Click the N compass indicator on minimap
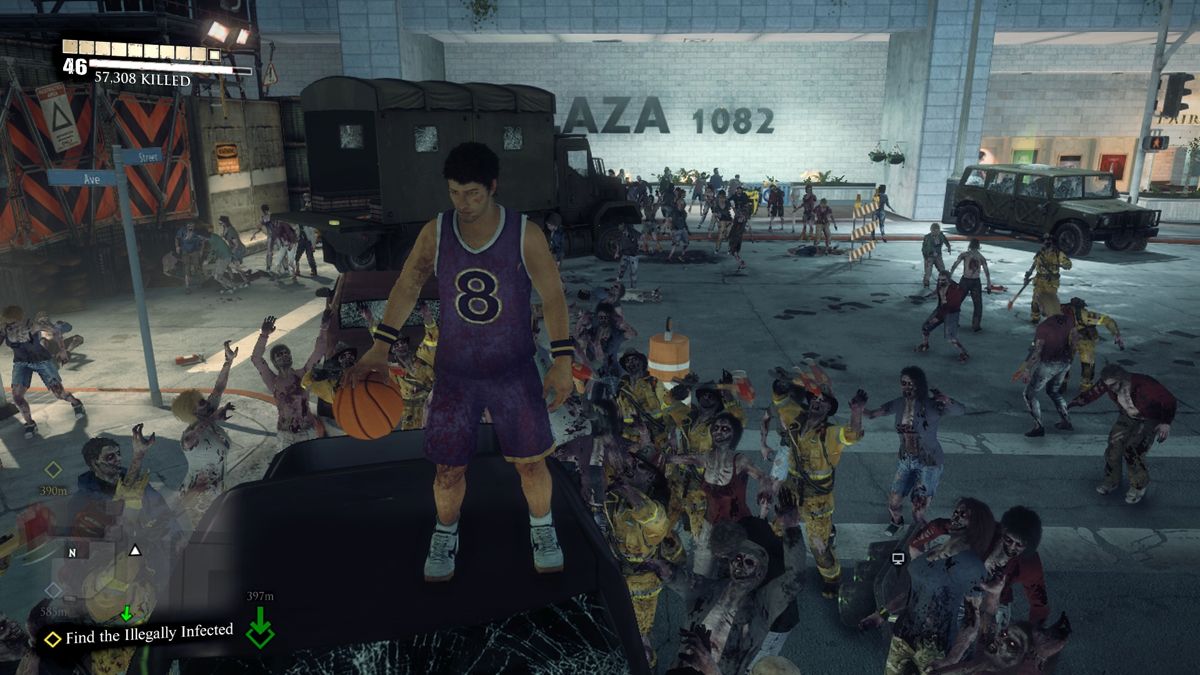Screen dimensions: 1200x675 71,551
